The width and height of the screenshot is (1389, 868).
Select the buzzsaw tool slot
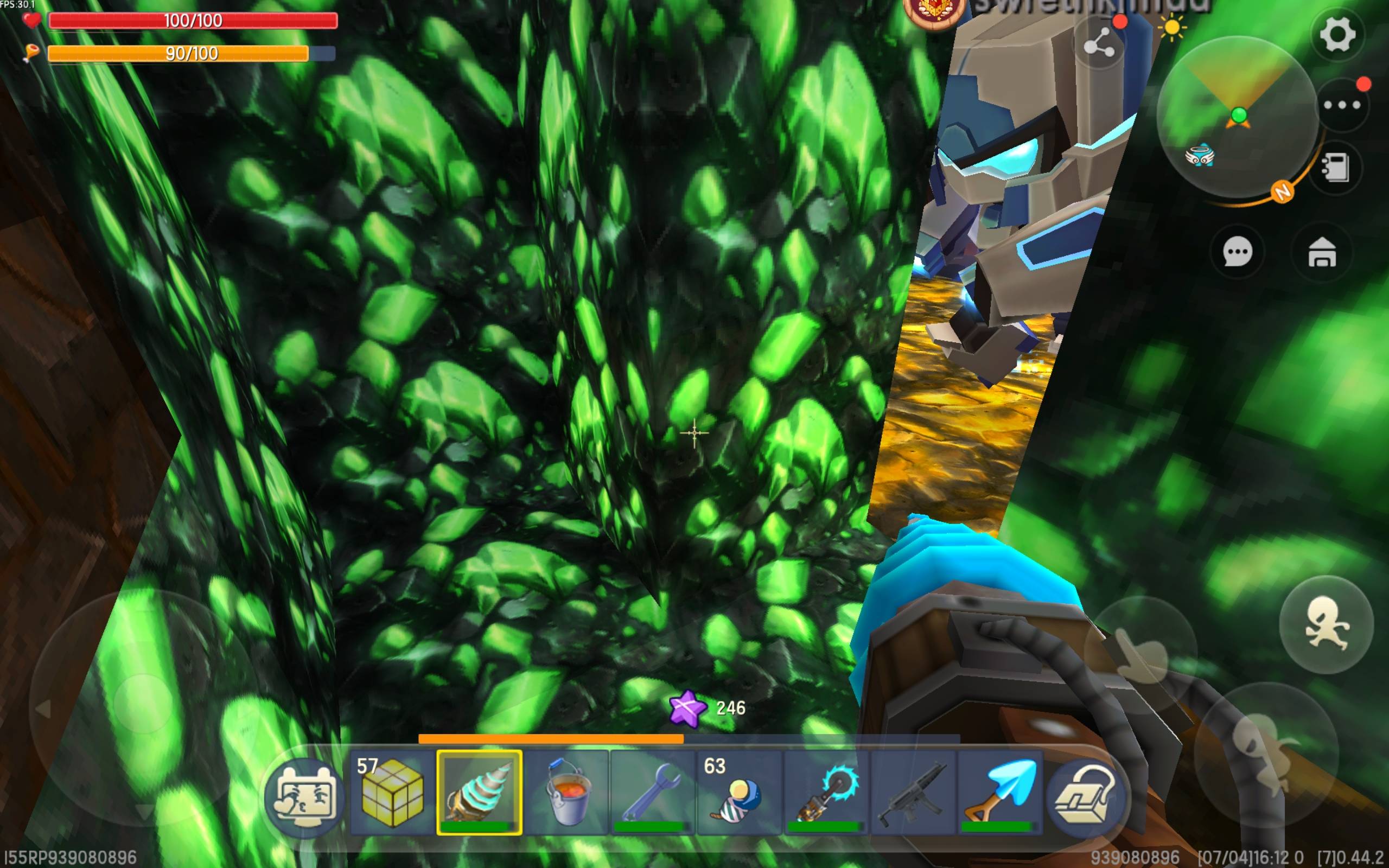pos(826,792)
